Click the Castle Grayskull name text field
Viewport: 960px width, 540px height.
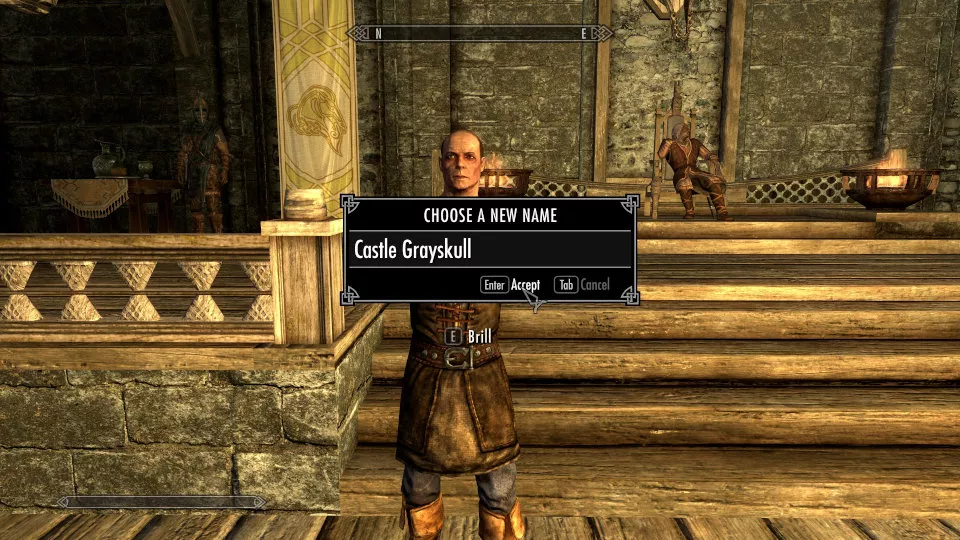(x=489, y=249)
